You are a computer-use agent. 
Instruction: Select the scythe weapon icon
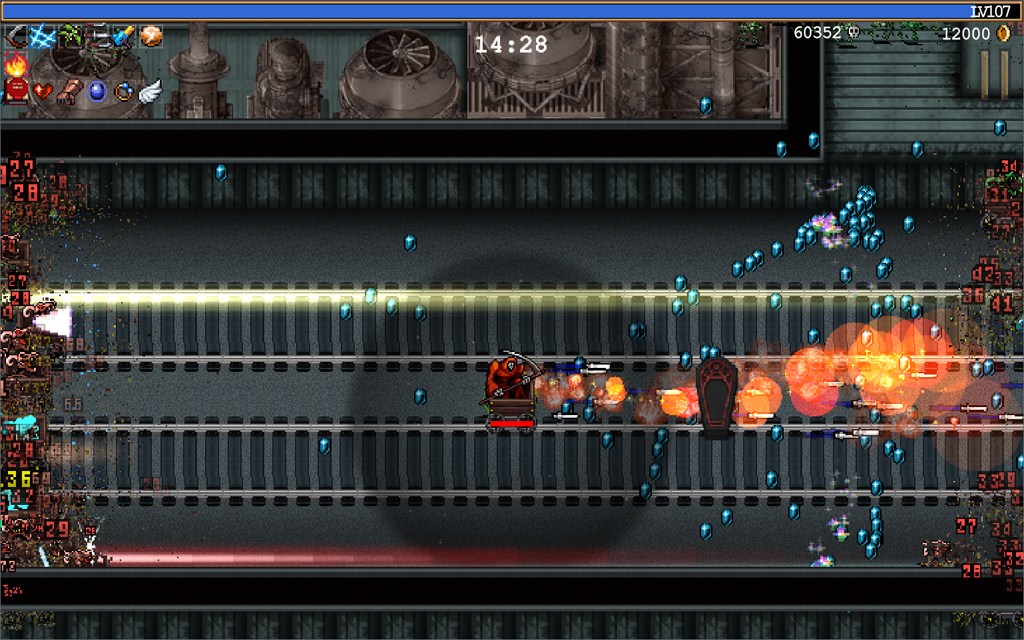pos(16,37)
